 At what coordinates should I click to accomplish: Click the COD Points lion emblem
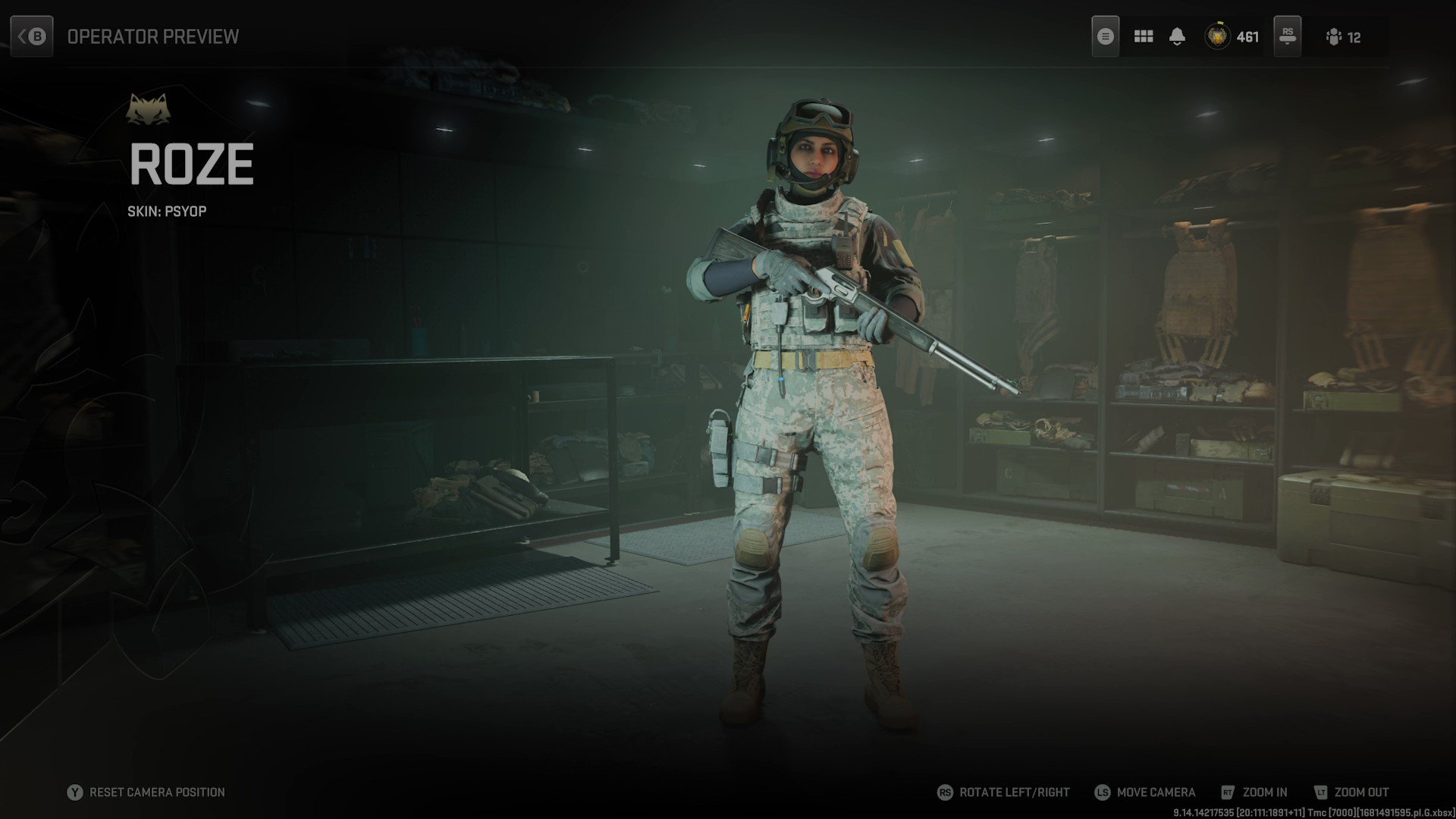pos(1219,36)
